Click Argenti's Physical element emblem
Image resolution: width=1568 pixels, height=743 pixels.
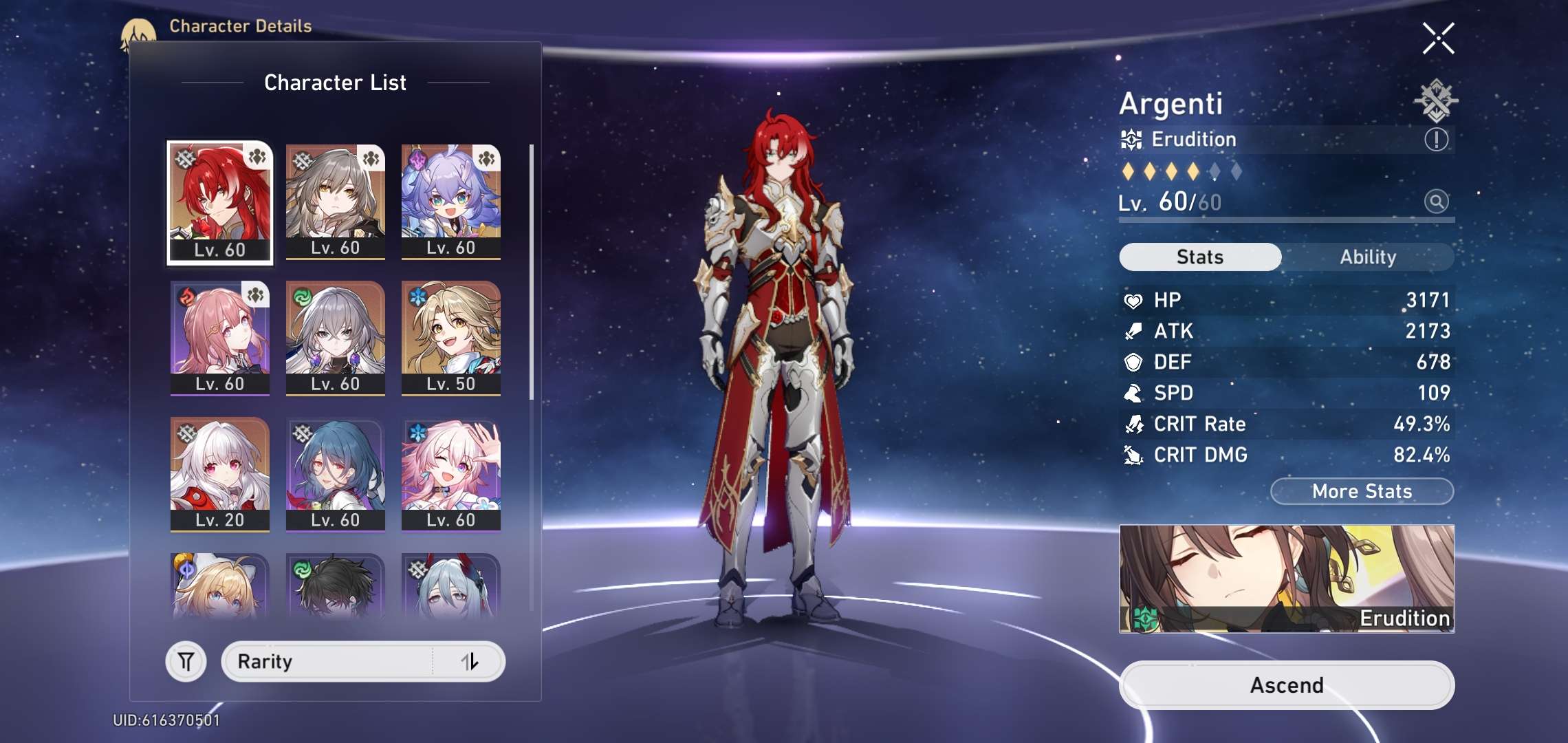click(x=1436, y=100)
